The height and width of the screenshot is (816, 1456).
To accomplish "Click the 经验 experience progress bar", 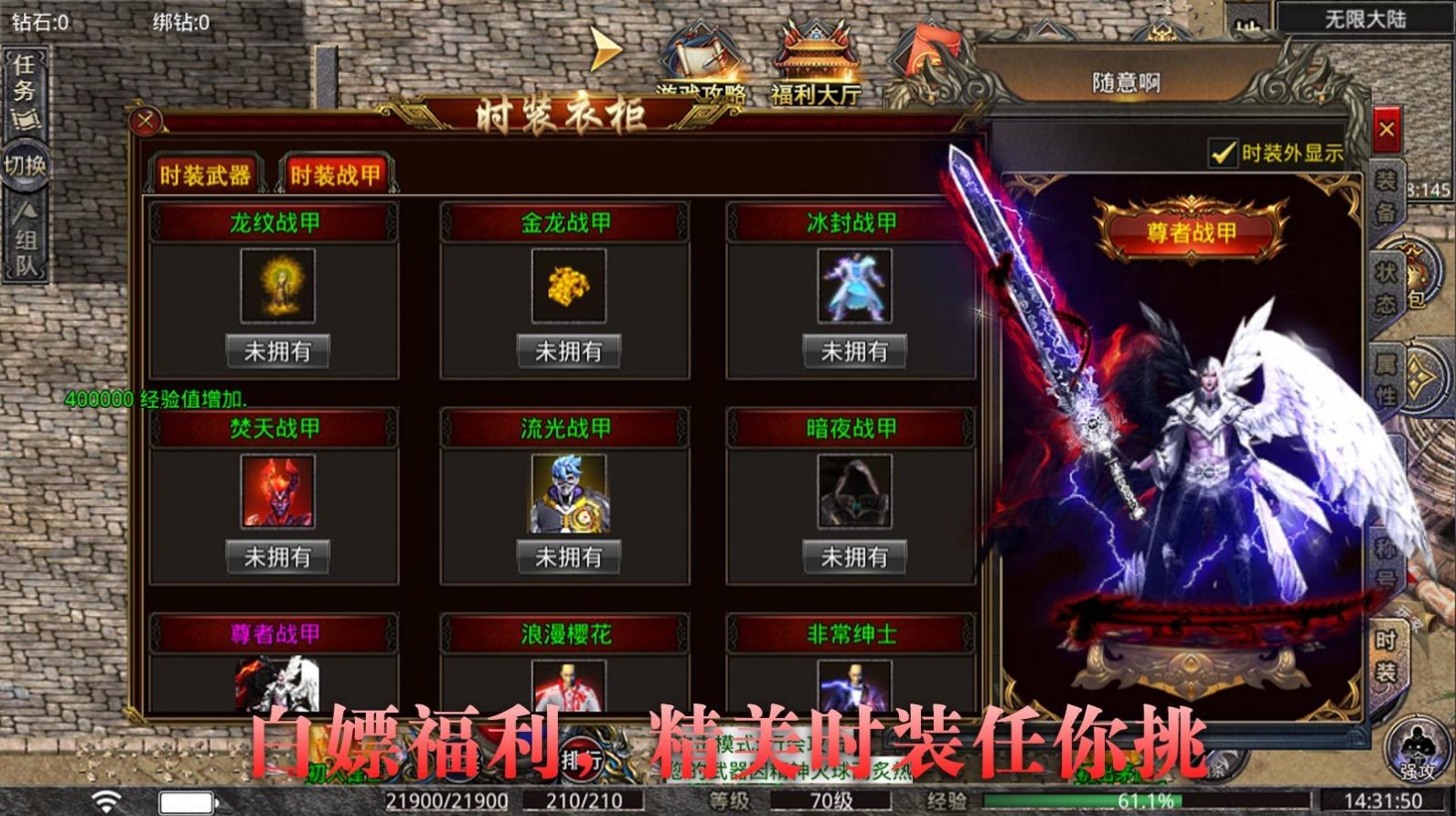I will click(x=1088, y=800).
